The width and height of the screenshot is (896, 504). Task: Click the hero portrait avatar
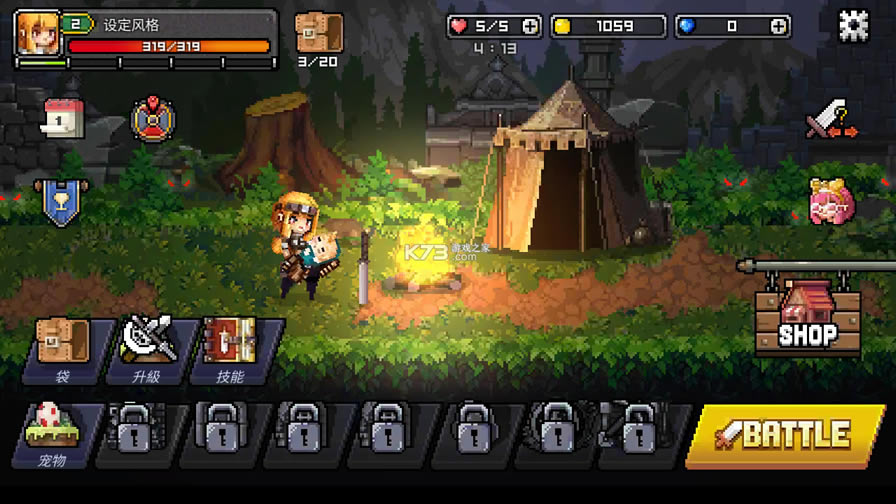pos(38,33)
